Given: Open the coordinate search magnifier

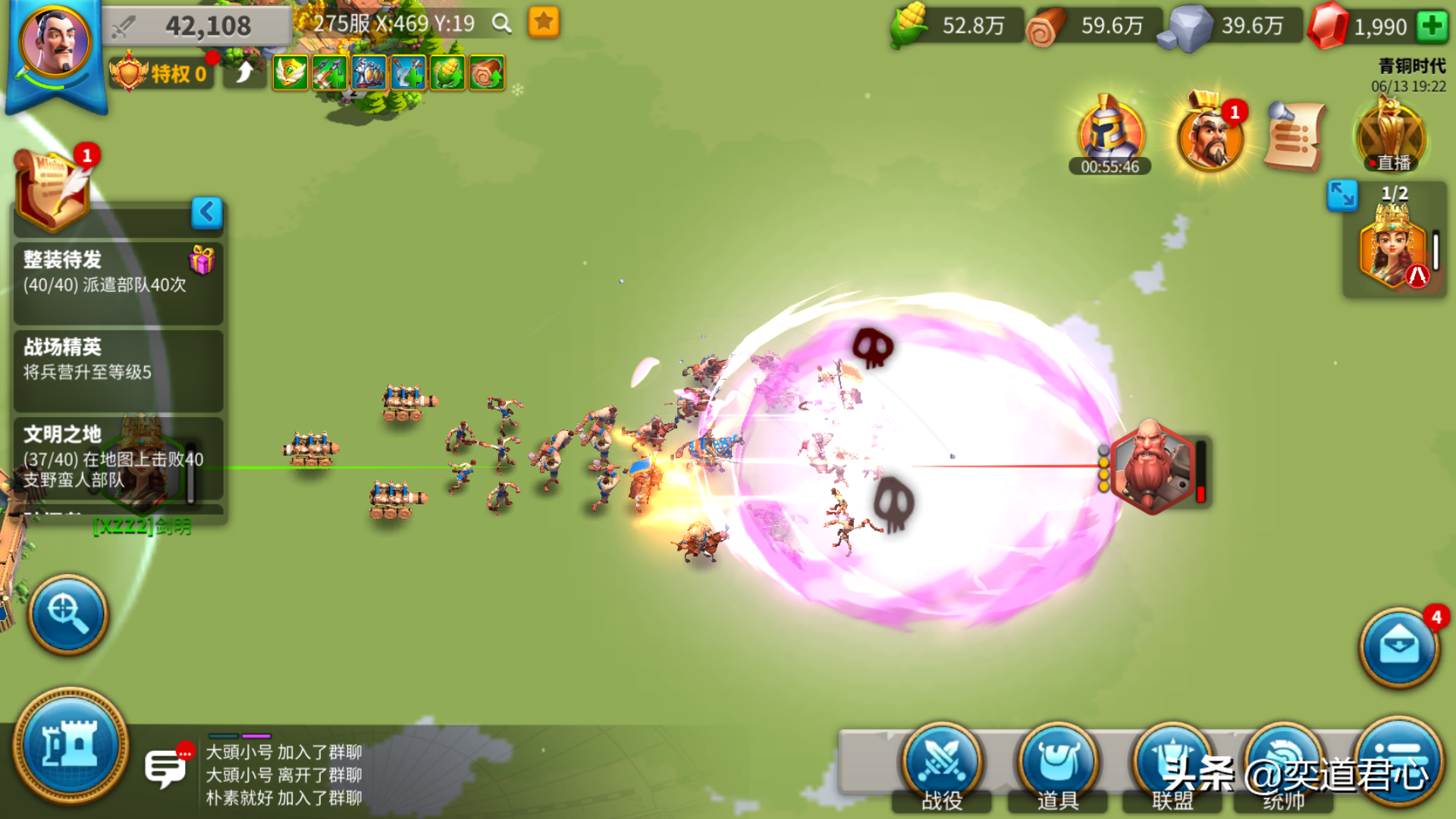Looking at the screenshot, I should (501, 24).
